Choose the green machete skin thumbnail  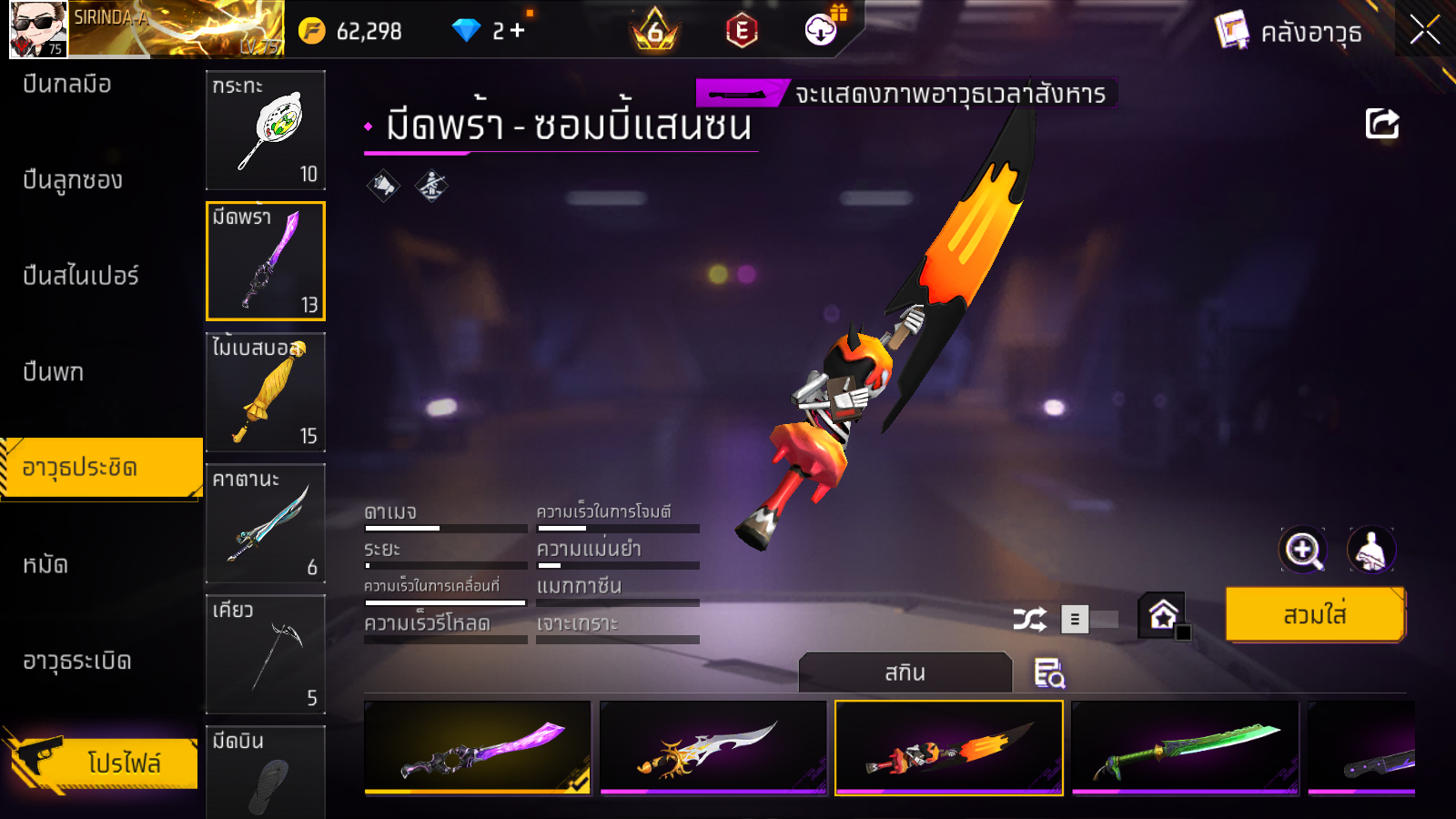coord(1185,748)
